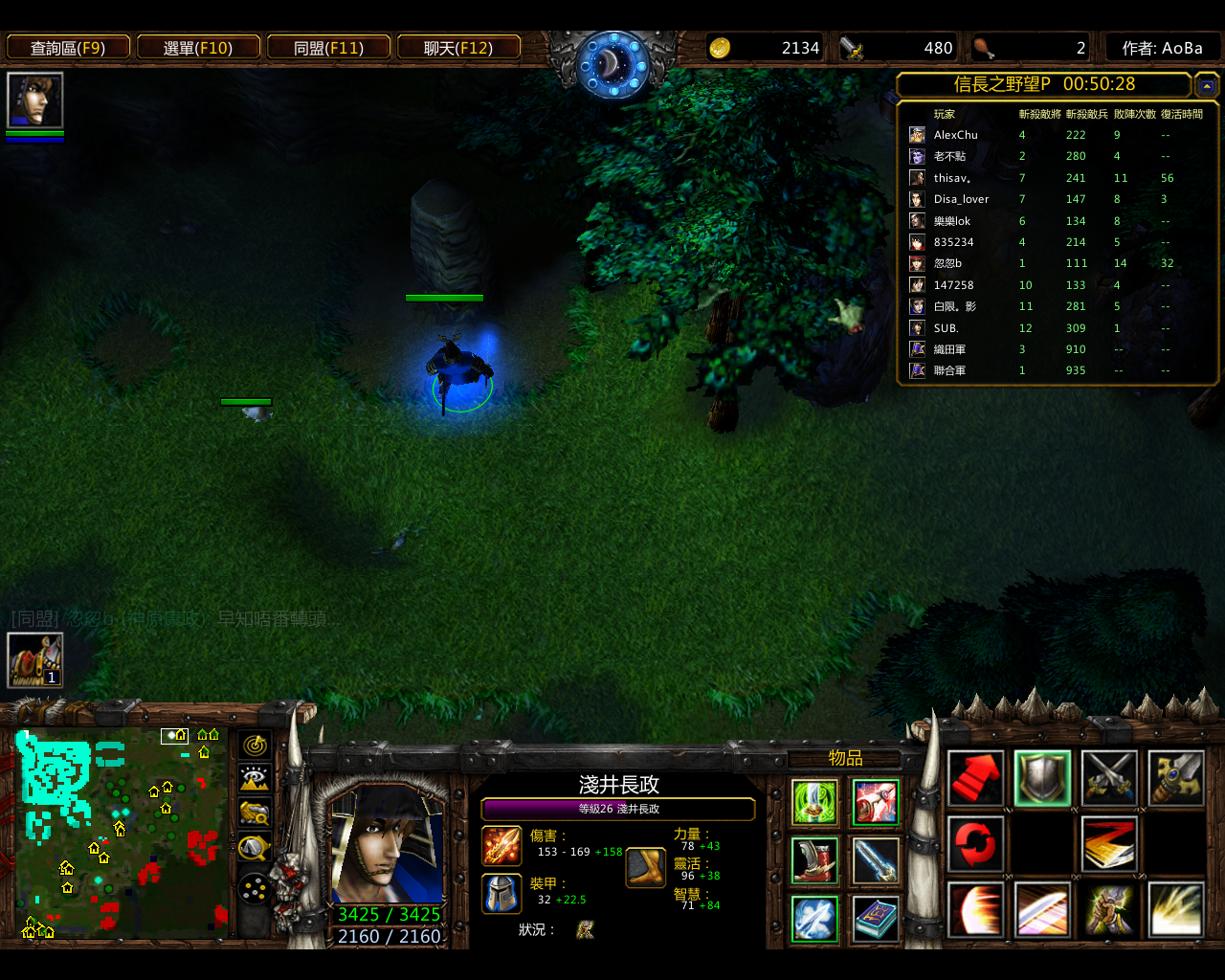The height and width of the screenshot is (980, 1225).
Task: Choose the red arrow move command
Action: 975,778
